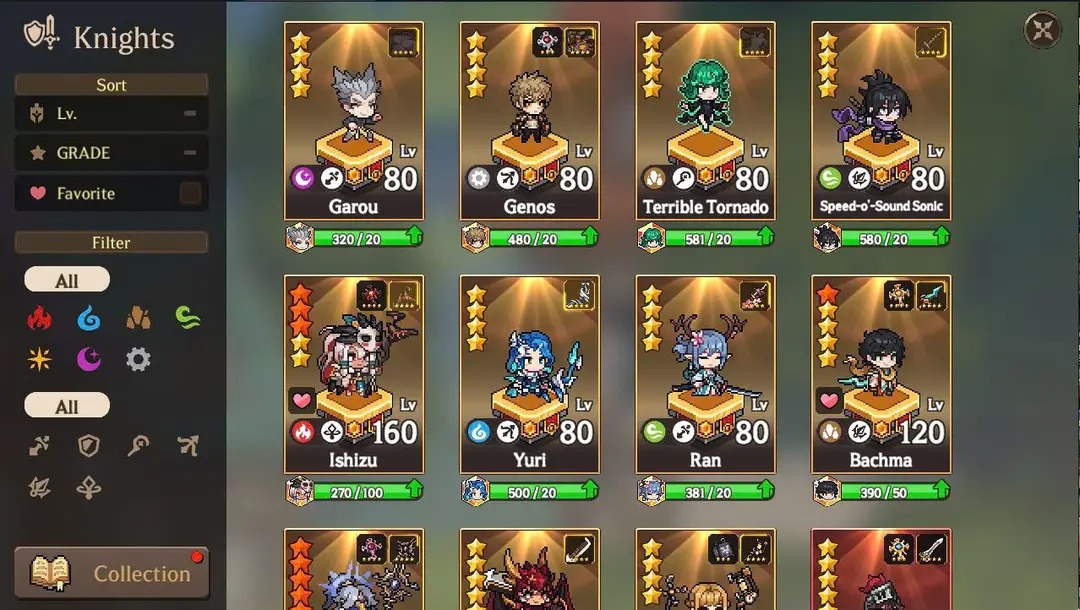
Task: Select the Genos knight card
Action: click(530, 120)
